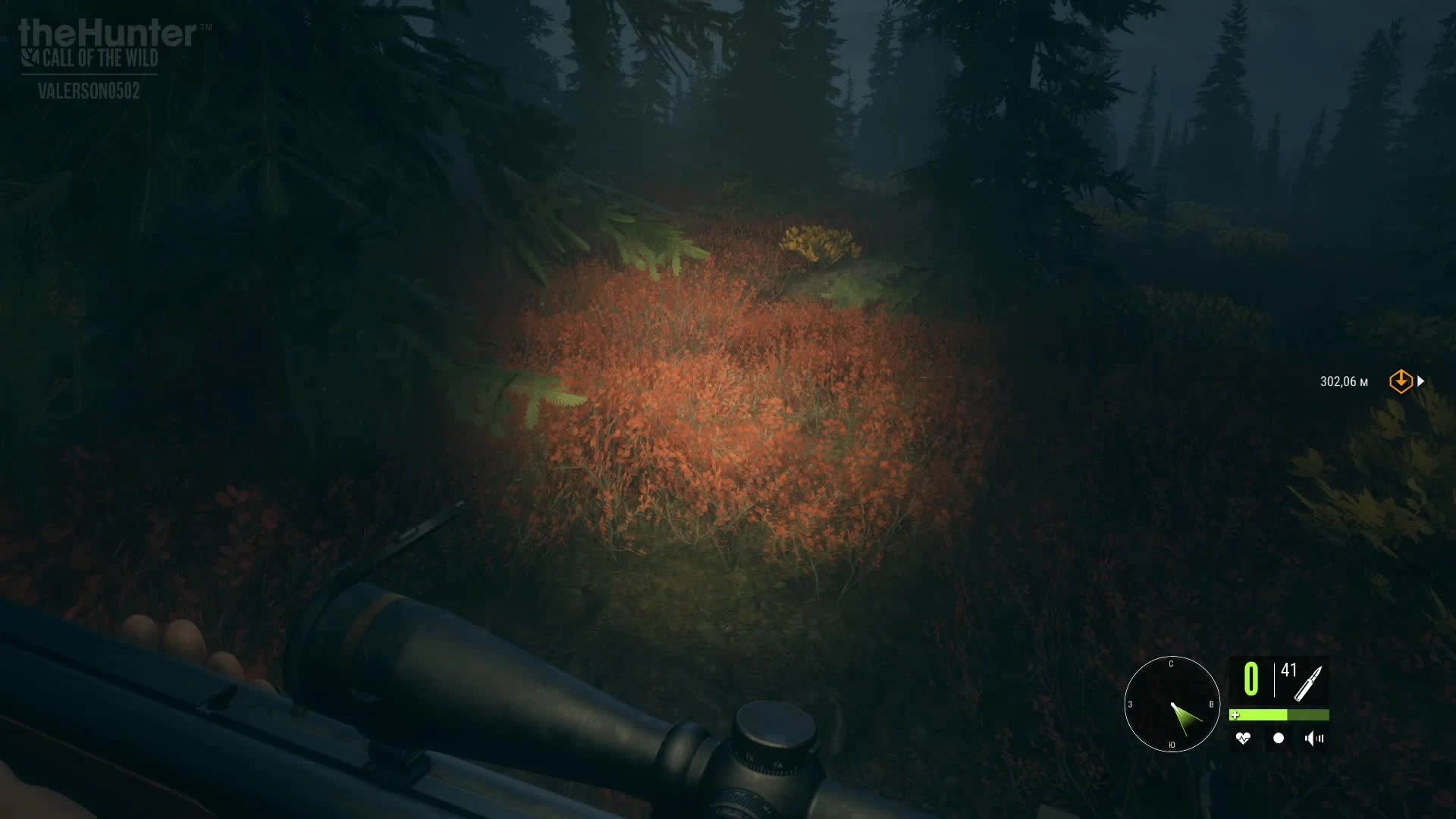Toggle the heartbeat status indicator
The height and width of the screenshot is (819, 1456).
click(1243, 739)
